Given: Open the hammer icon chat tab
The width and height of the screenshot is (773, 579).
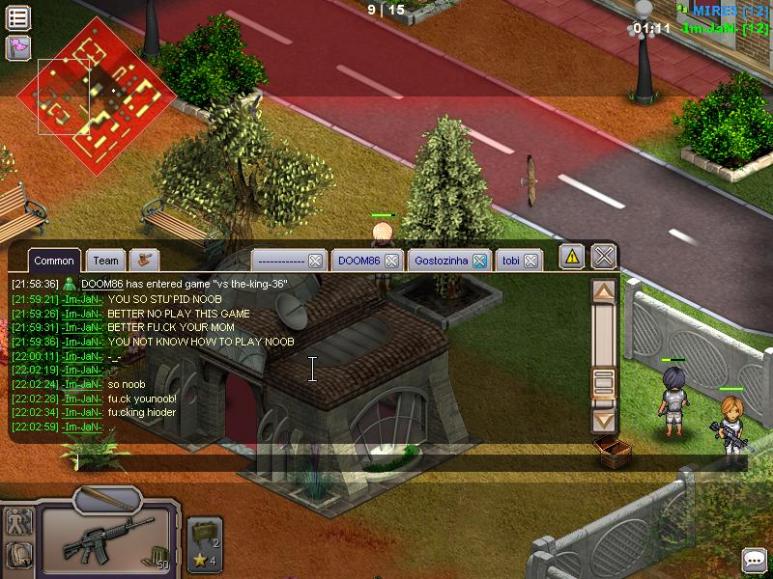Looking at the screenshot, I should coord(145,260).
